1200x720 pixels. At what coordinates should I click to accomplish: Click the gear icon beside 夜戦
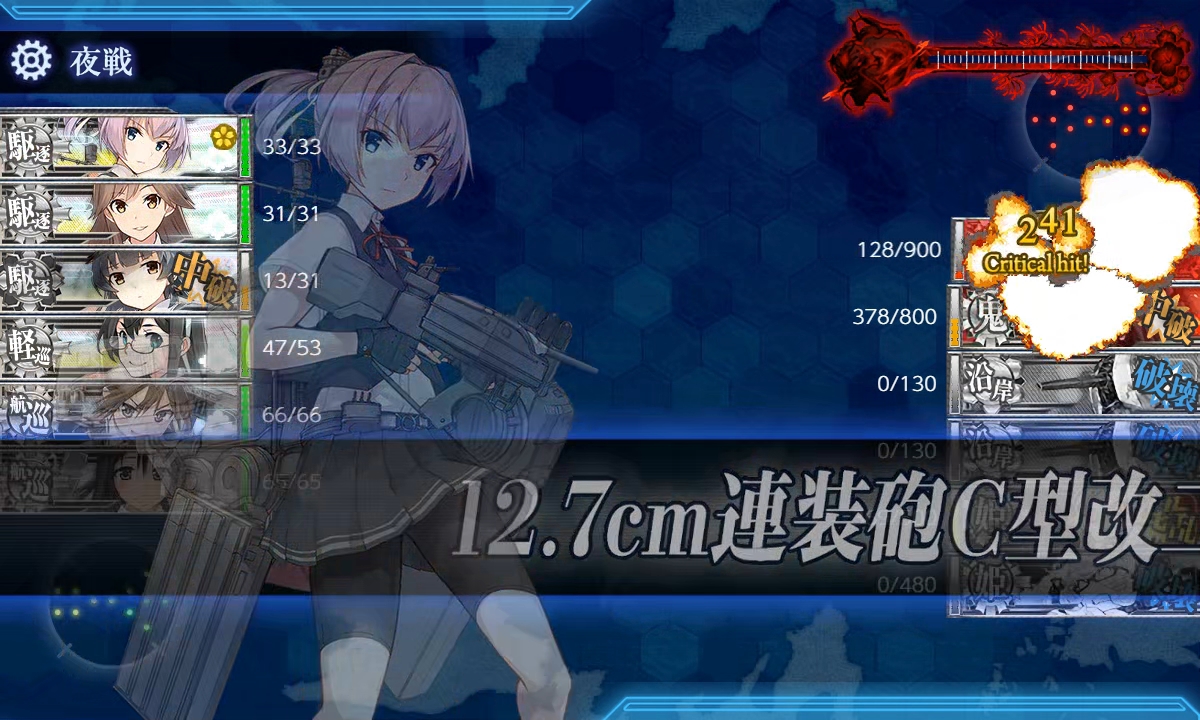31,62
